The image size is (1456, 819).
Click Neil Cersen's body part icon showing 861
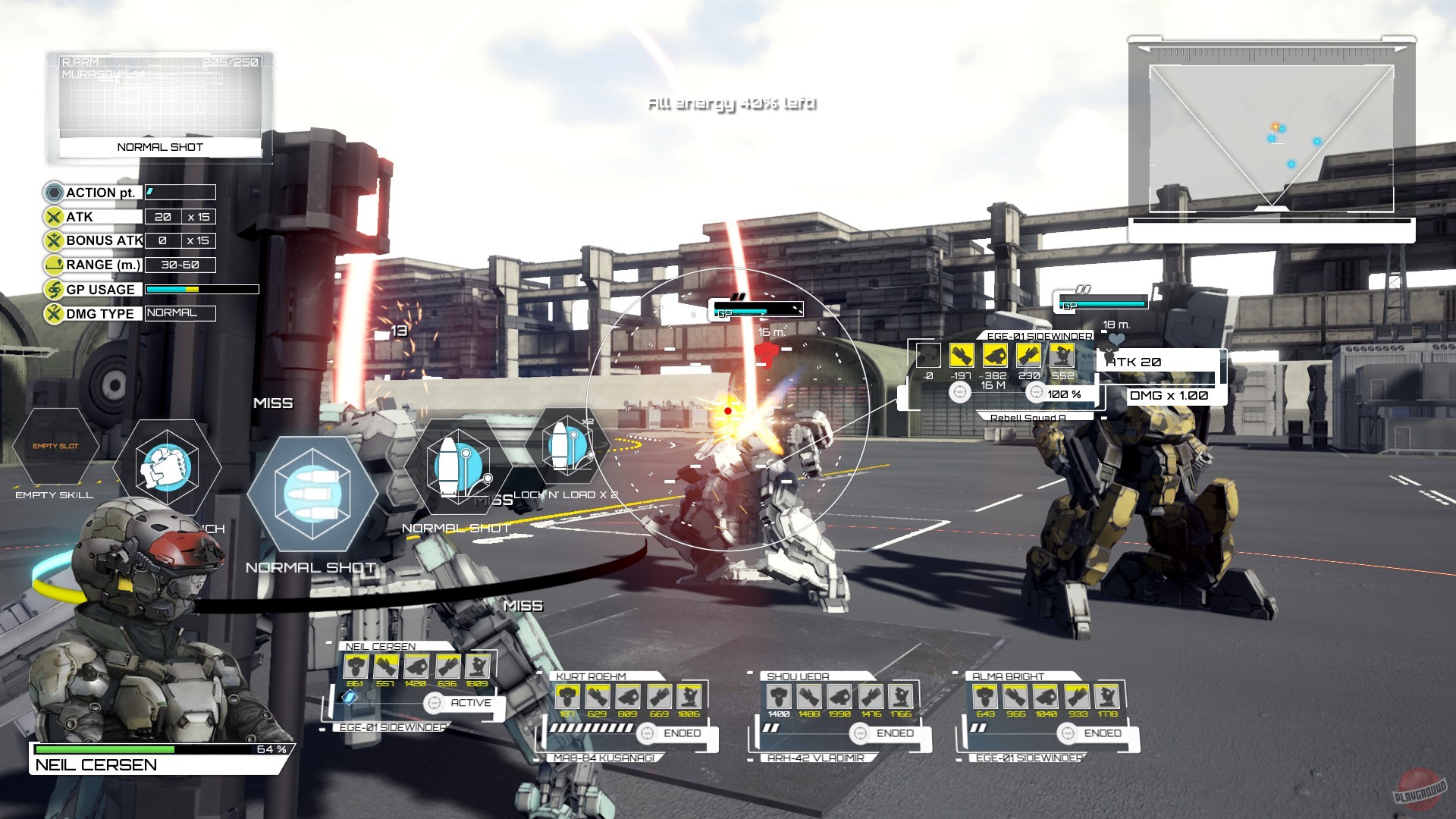[355, 667]
